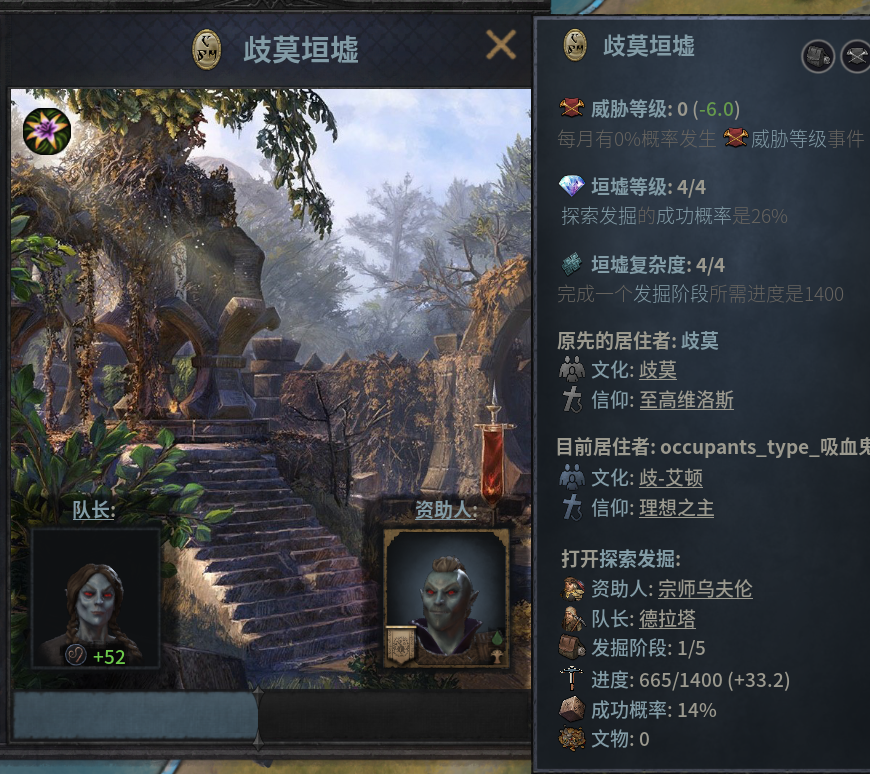Open the 理想之主 faith link

(676, 509)
